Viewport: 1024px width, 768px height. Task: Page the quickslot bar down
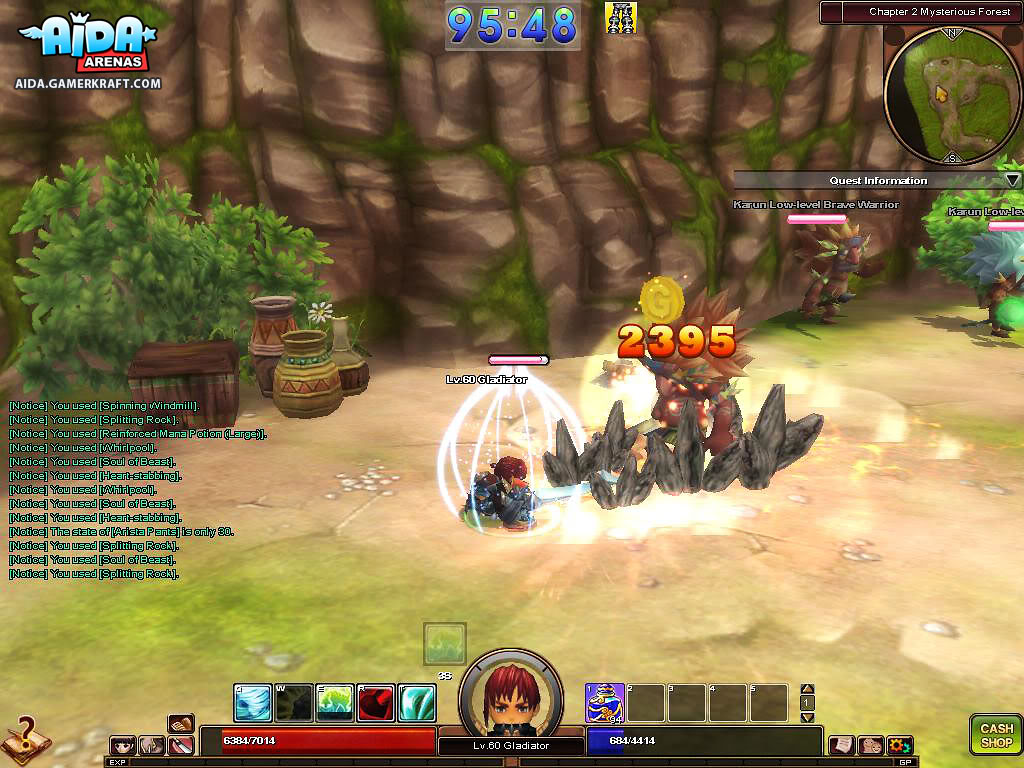(808, 717)
